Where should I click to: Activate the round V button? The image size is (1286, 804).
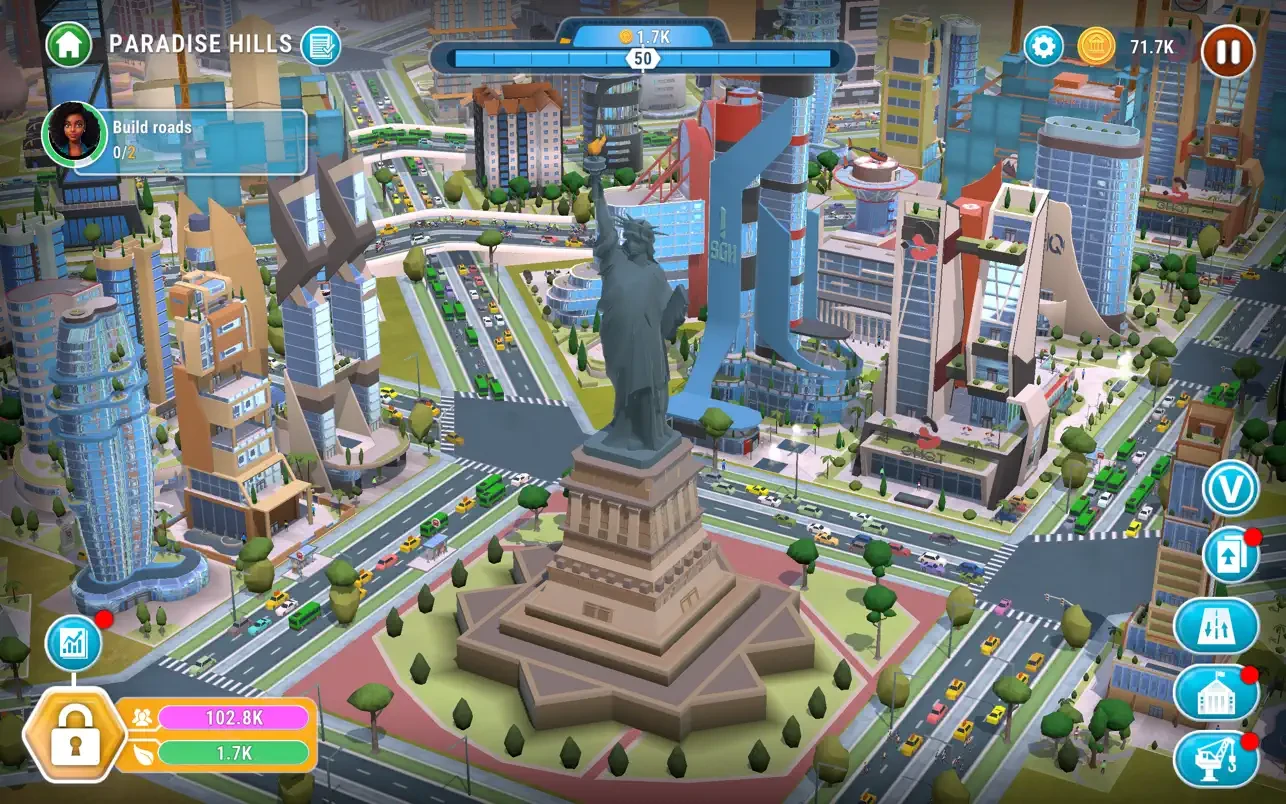point(1230,489)
